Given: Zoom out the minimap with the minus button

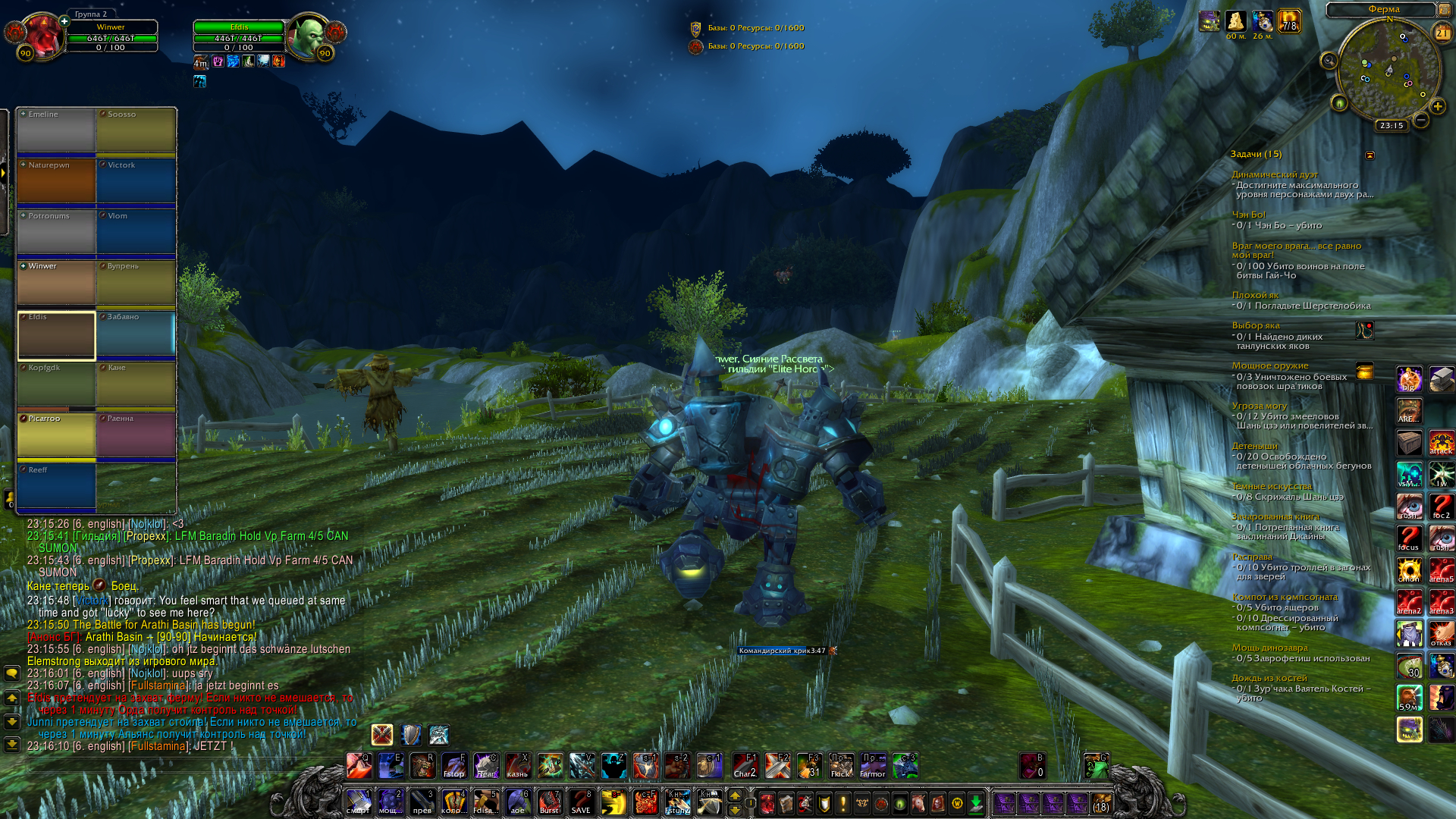Looking at the screenshot, I should point(1421,120).
